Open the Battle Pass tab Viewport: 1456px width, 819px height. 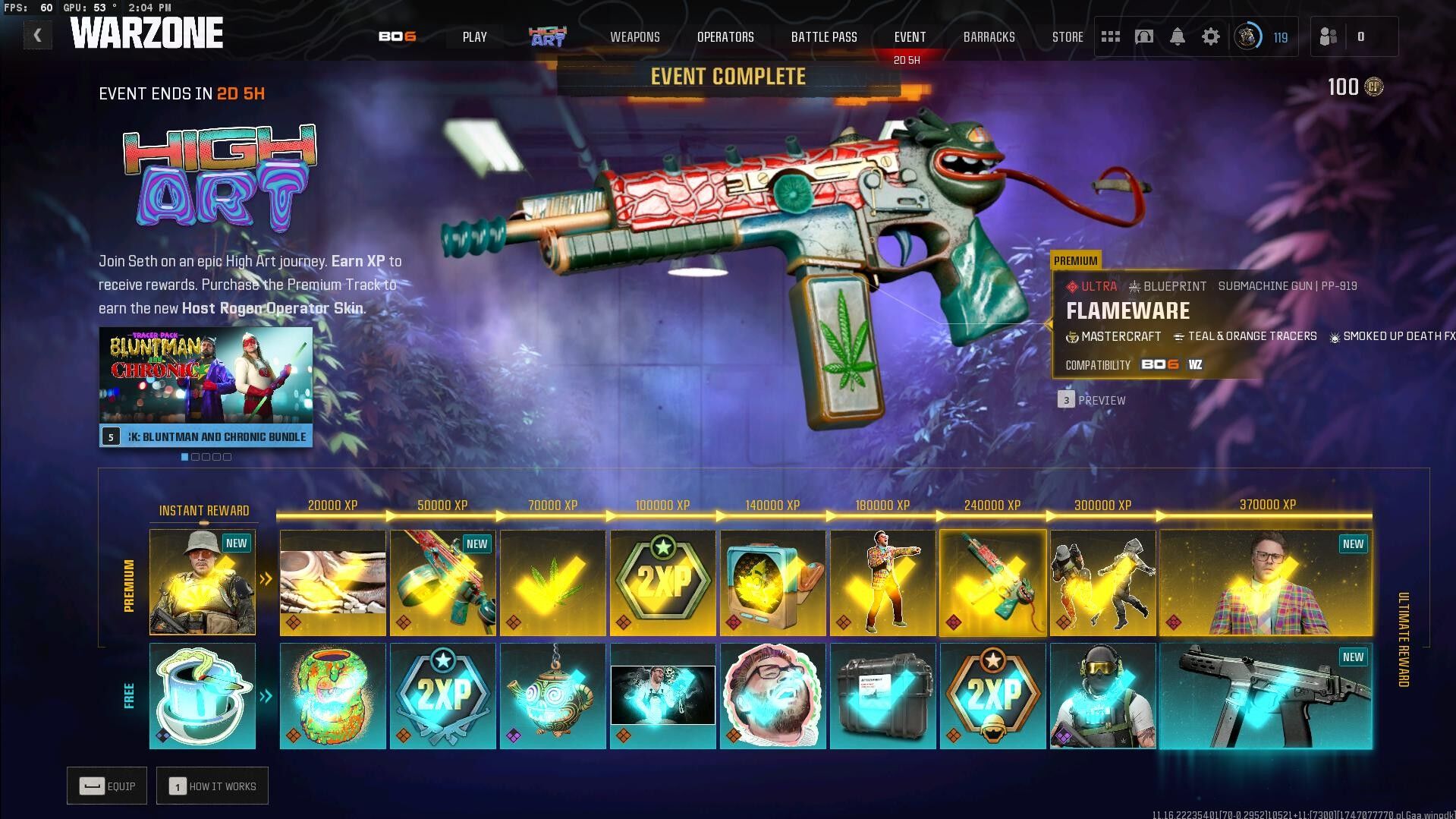pos(823,36)
